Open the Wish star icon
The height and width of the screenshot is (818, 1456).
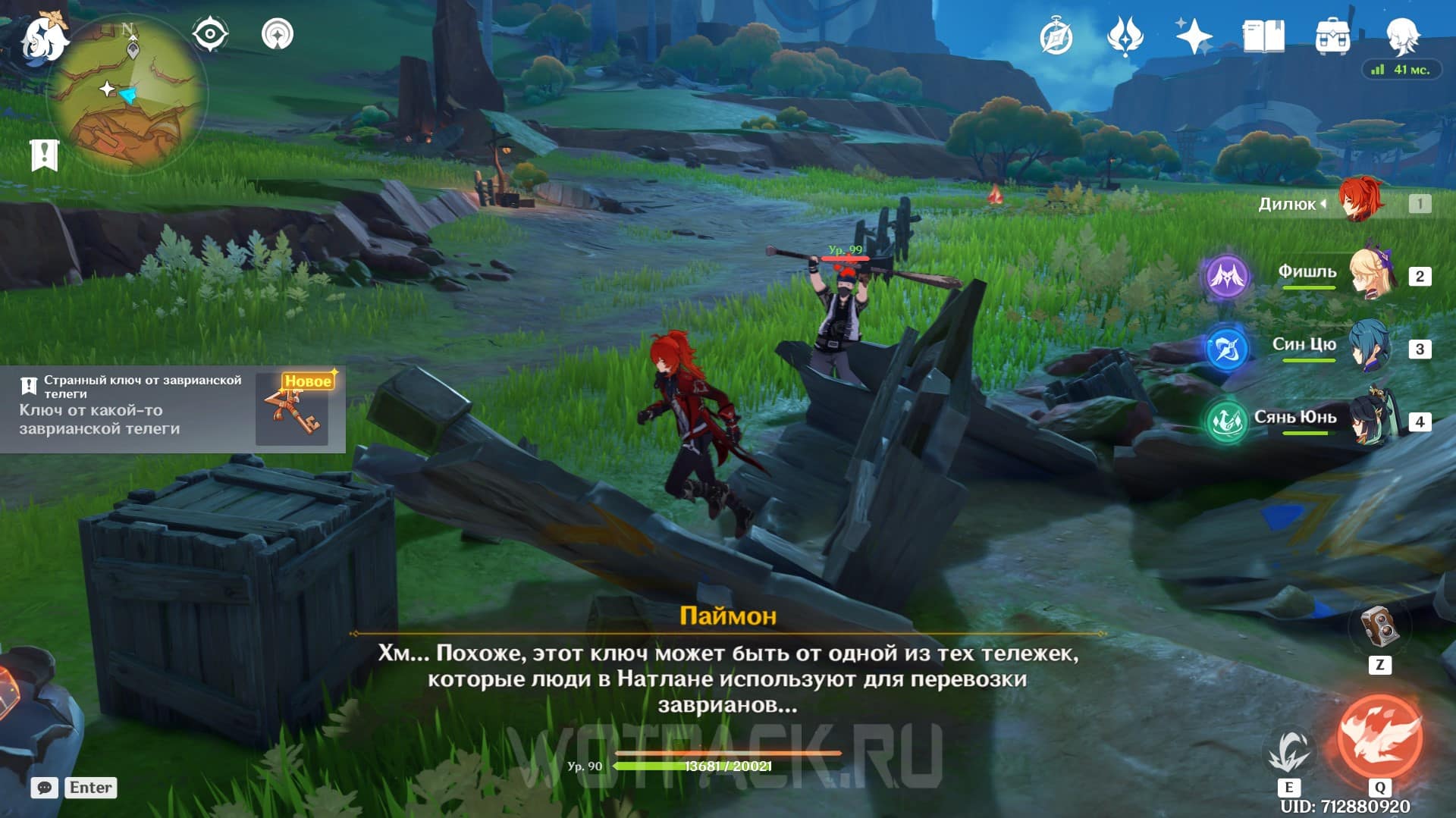pyautogui.click(x=1194, y=36)
